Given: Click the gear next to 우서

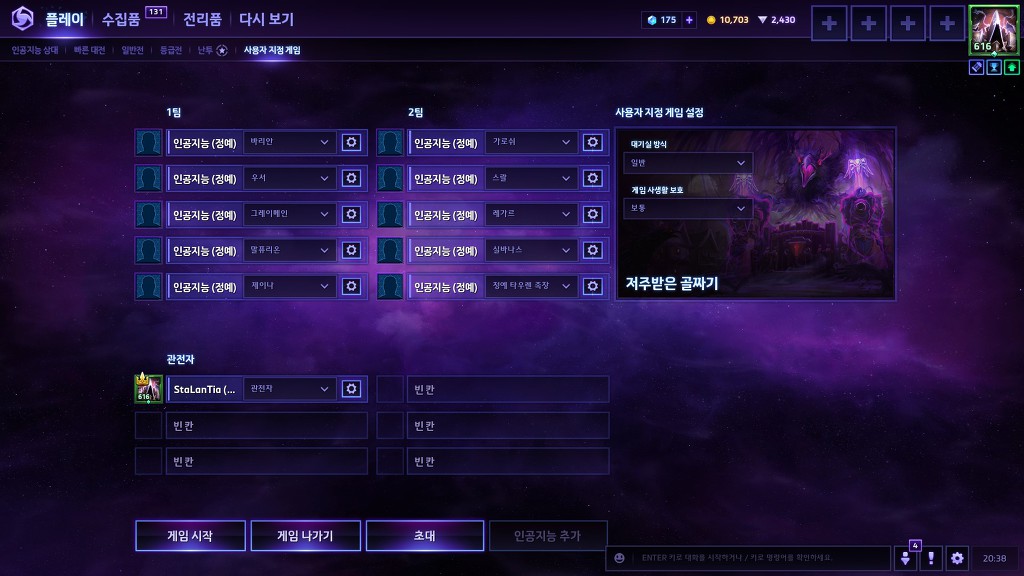Looking at the screenshot, I should click(351, 179).
